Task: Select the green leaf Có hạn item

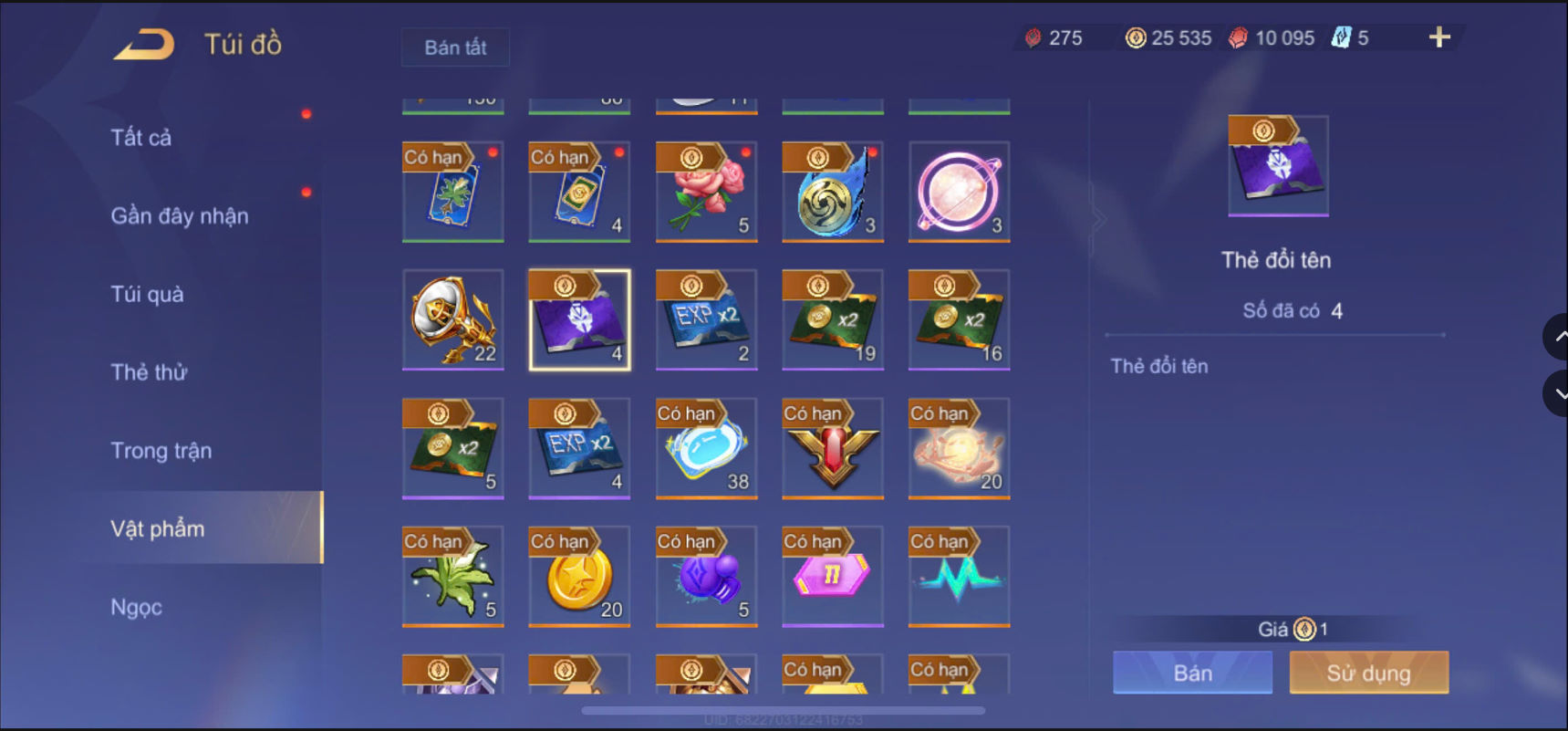Action: pyautogui.click(x=453, y=577)
